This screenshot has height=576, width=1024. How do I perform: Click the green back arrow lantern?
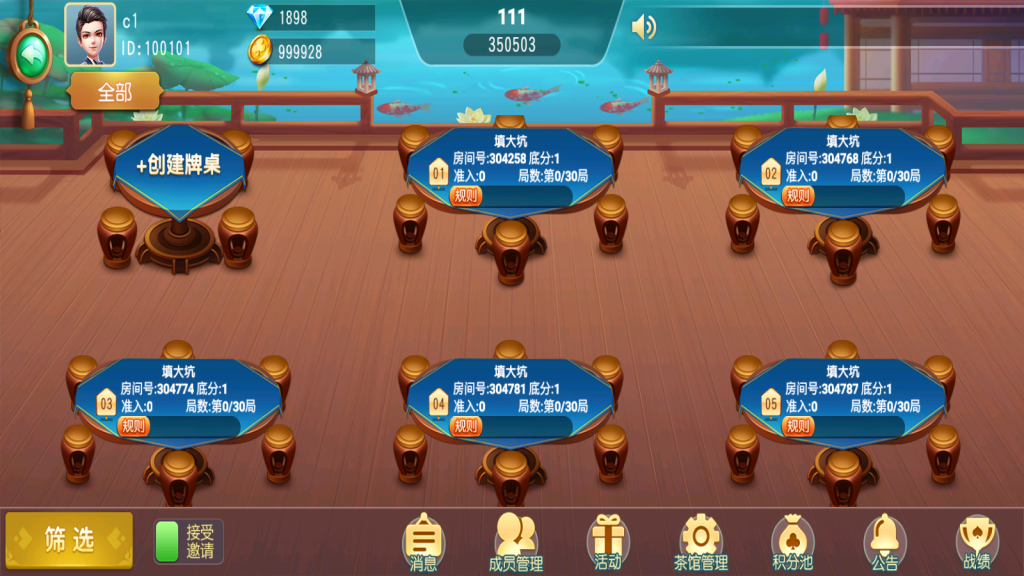pyautogui.click(x=30, y=54)
